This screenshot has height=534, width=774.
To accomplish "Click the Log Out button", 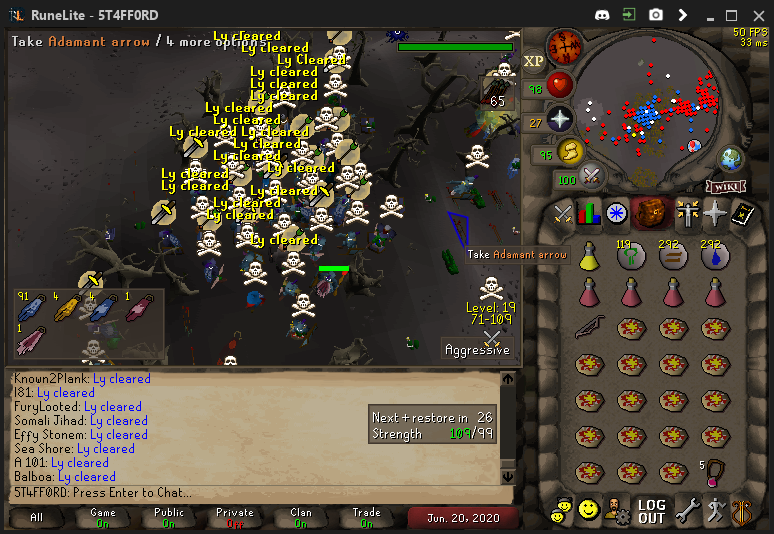I will pos(651,511).
